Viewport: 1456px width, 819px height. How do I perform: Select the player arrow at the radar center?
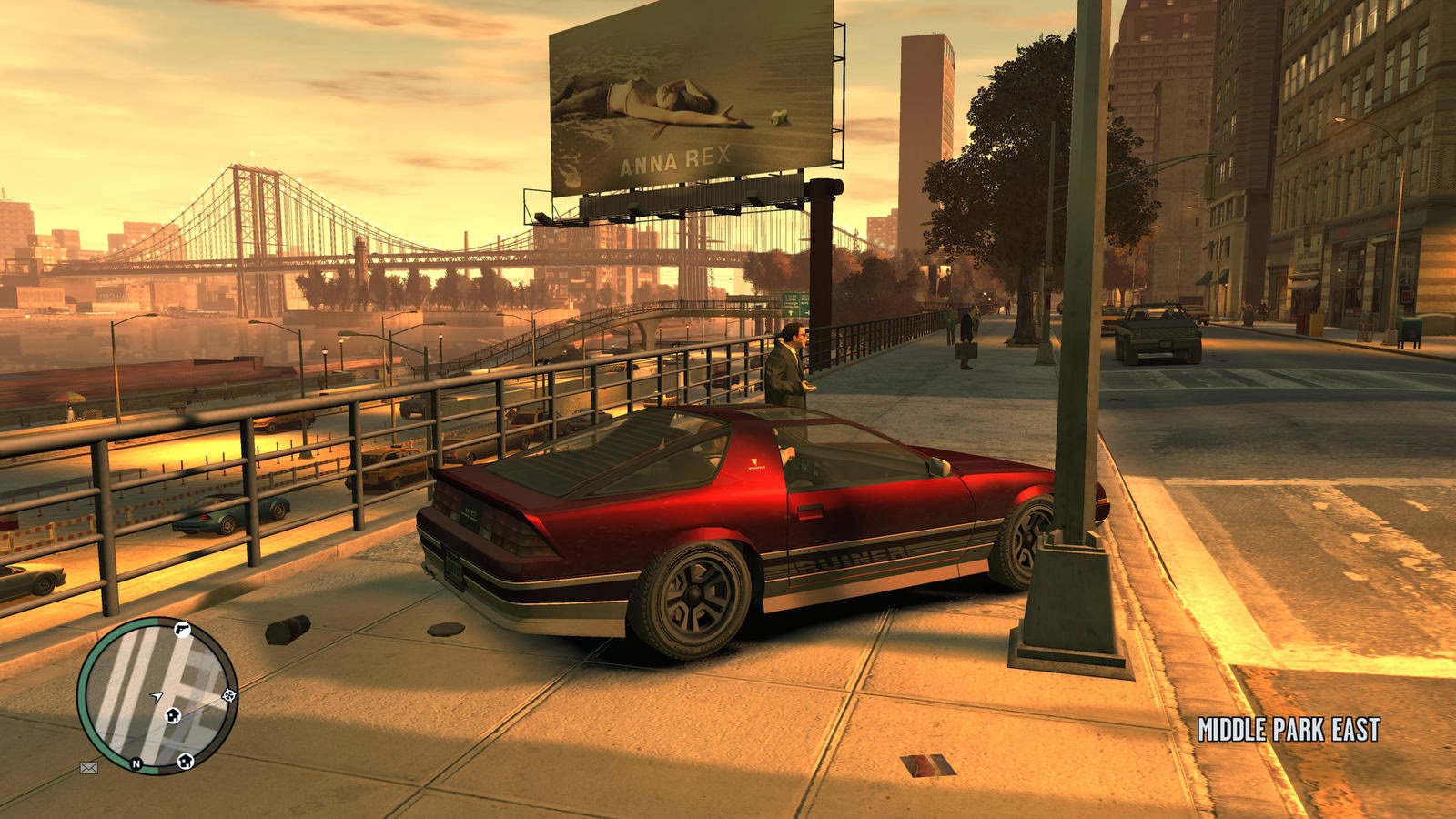(157, 696)
